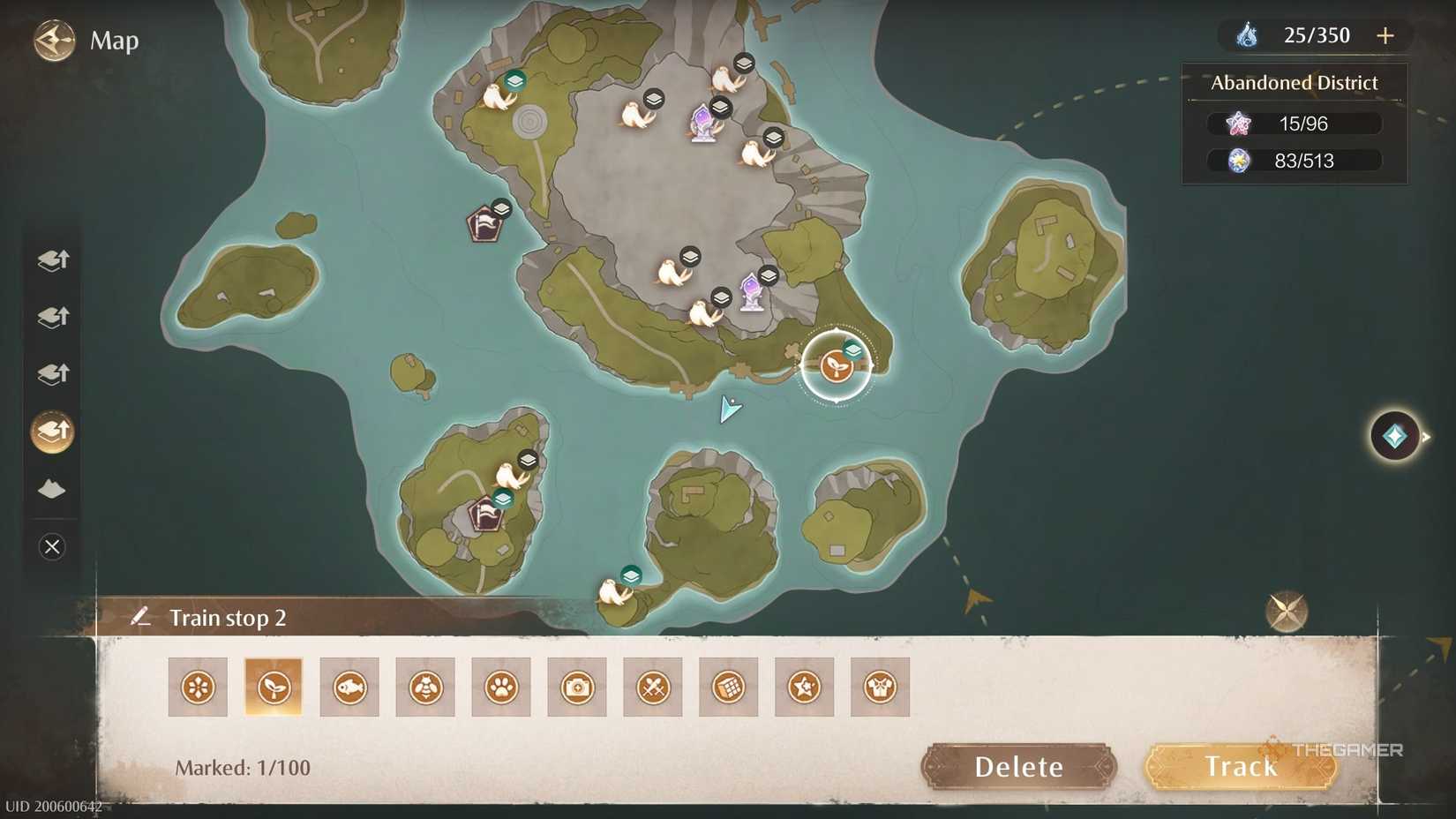Choose the bee marker filter icon

(x=425, y=686)
